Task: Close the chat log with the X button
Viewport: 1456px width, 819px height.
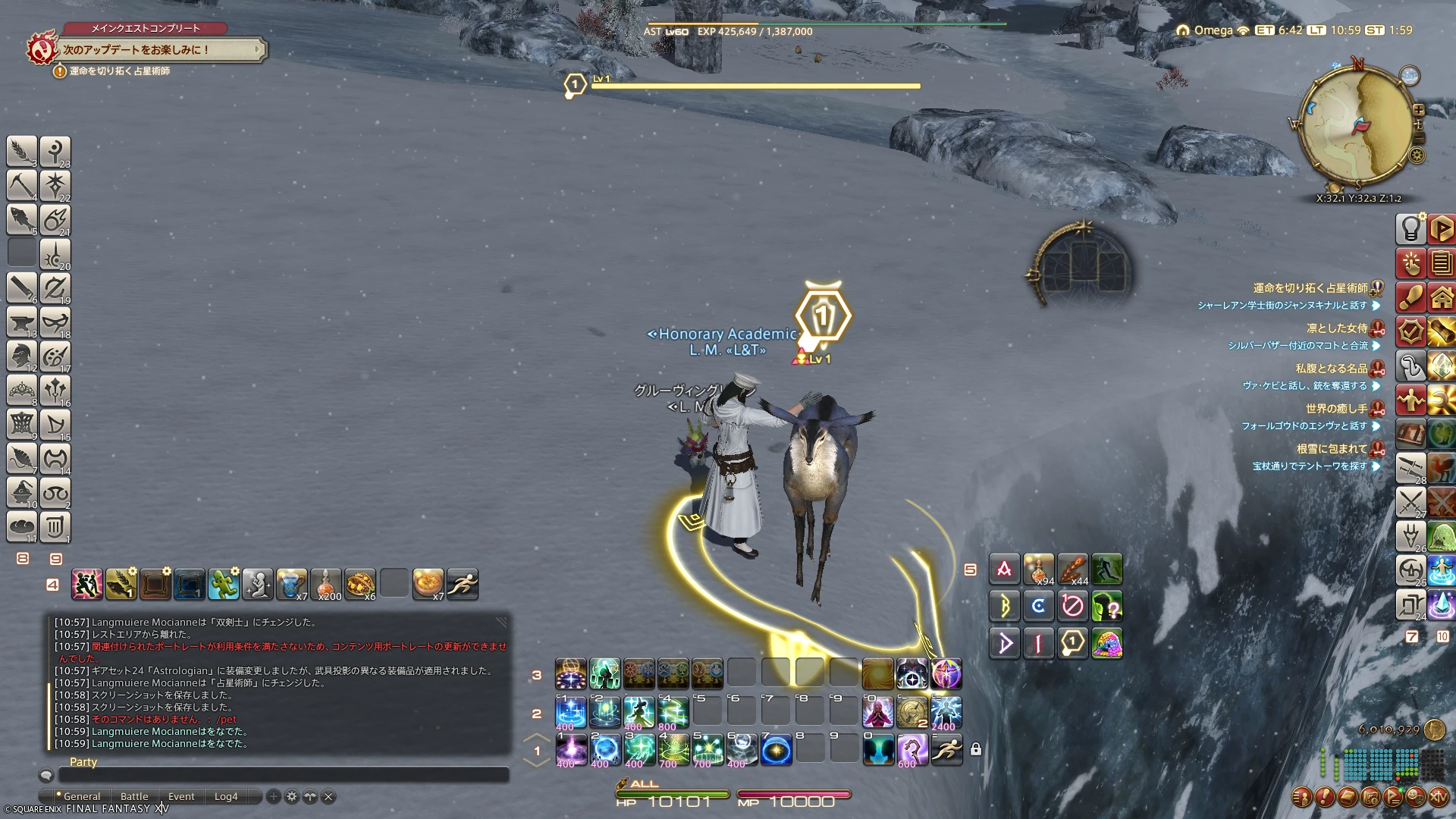Action: (328, 796)
